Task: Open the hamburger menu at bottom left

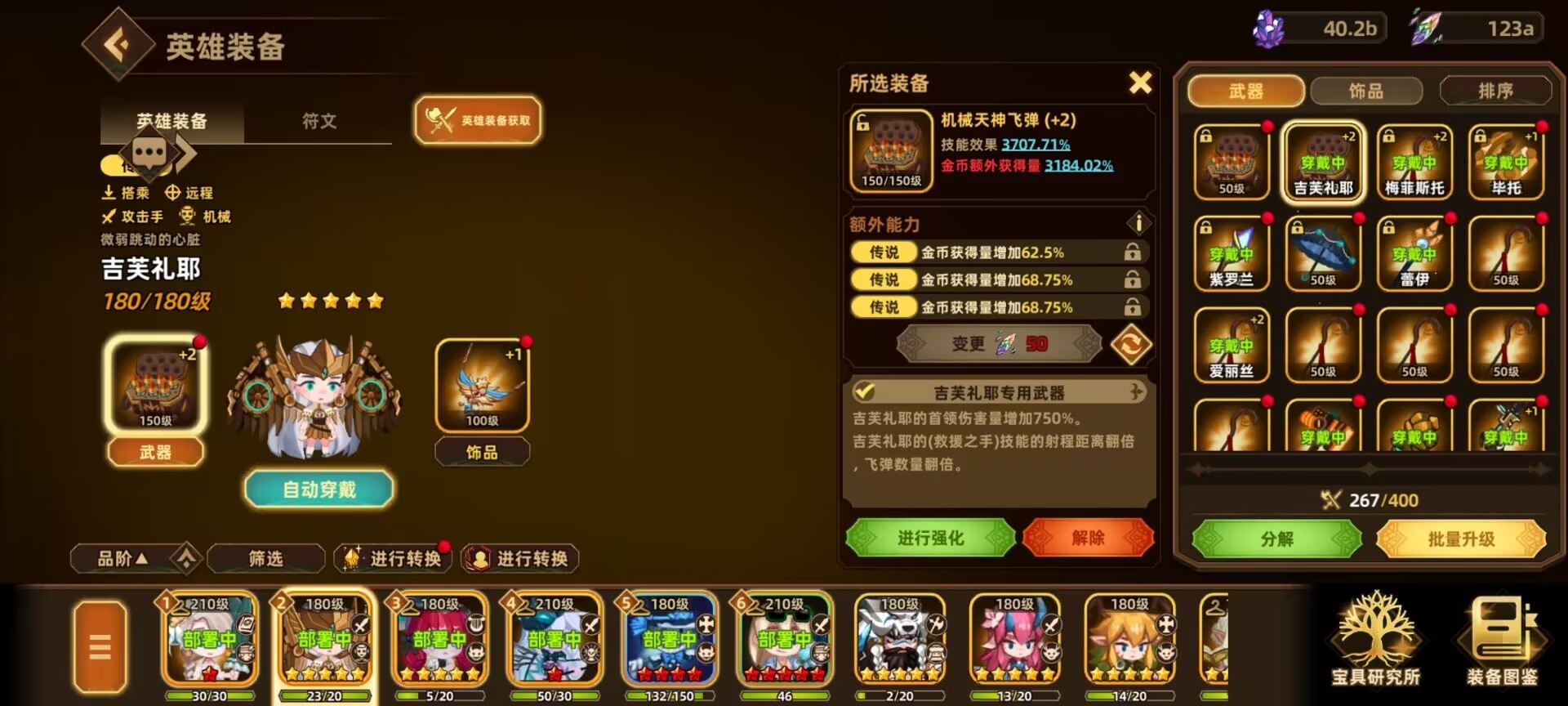Action: (99, 645)
